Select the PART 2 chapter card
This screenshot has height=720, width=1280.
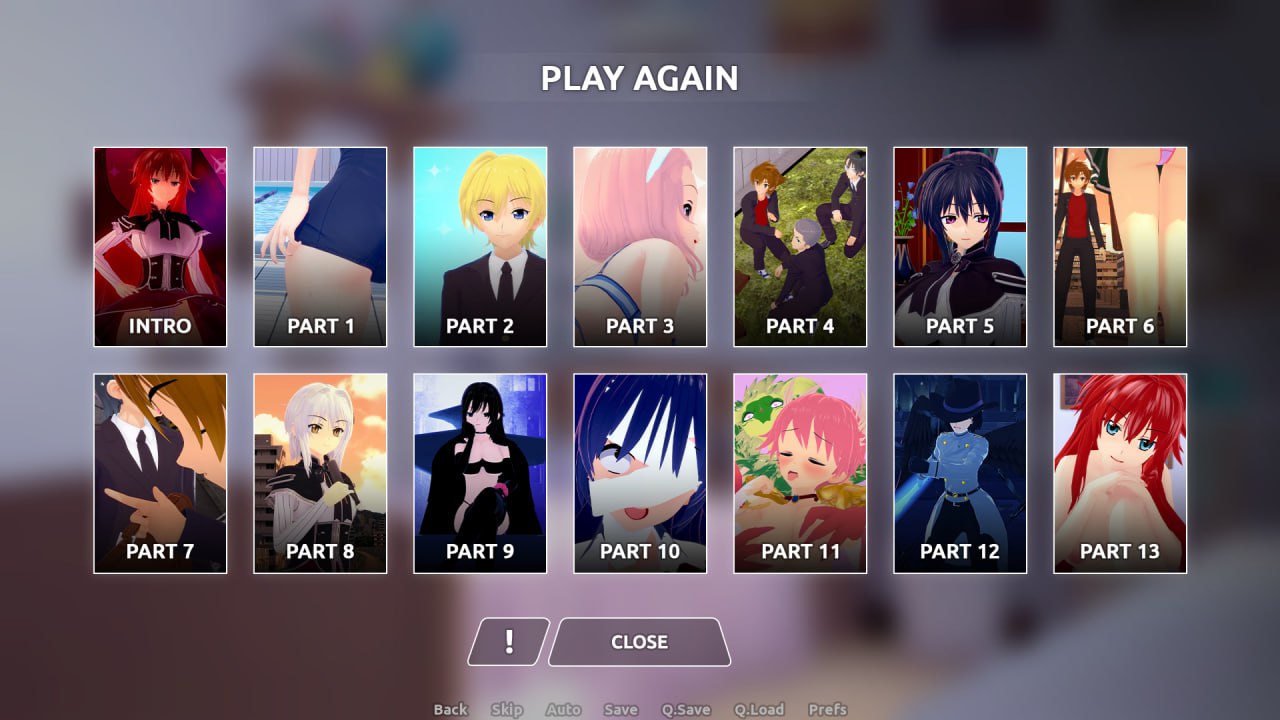point(480,246)
